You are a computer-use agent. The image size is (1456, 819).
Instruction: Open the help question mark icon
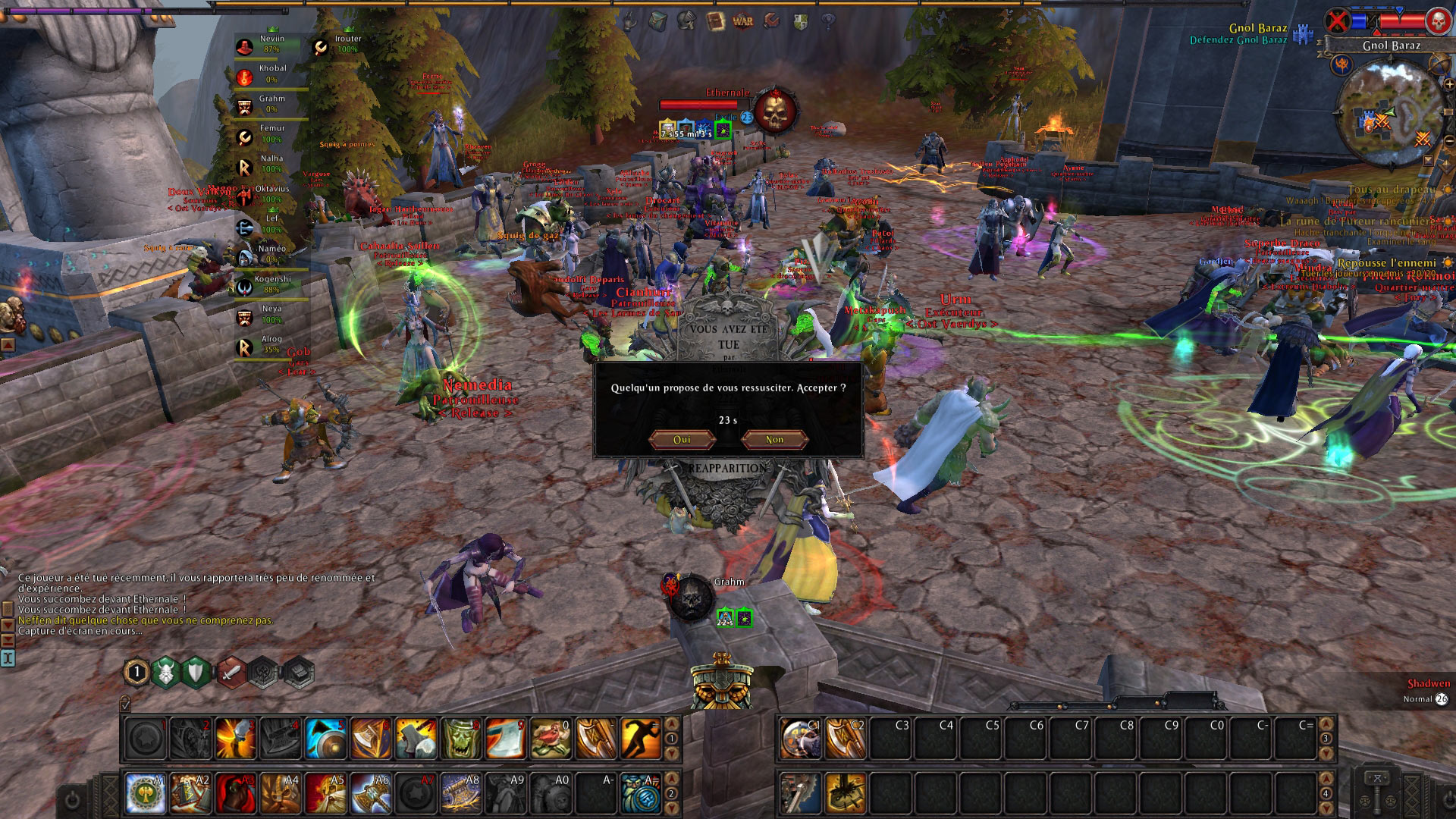coord(828,21)
